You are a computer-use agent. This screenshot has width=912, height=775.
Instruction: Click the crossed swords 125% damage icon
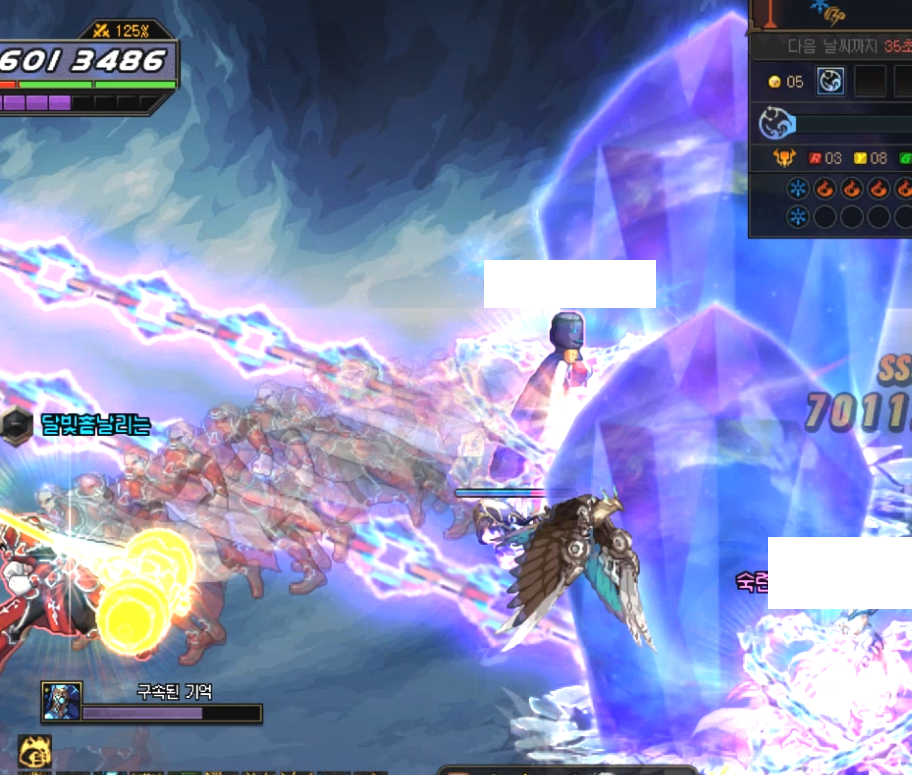click(101, 31)
